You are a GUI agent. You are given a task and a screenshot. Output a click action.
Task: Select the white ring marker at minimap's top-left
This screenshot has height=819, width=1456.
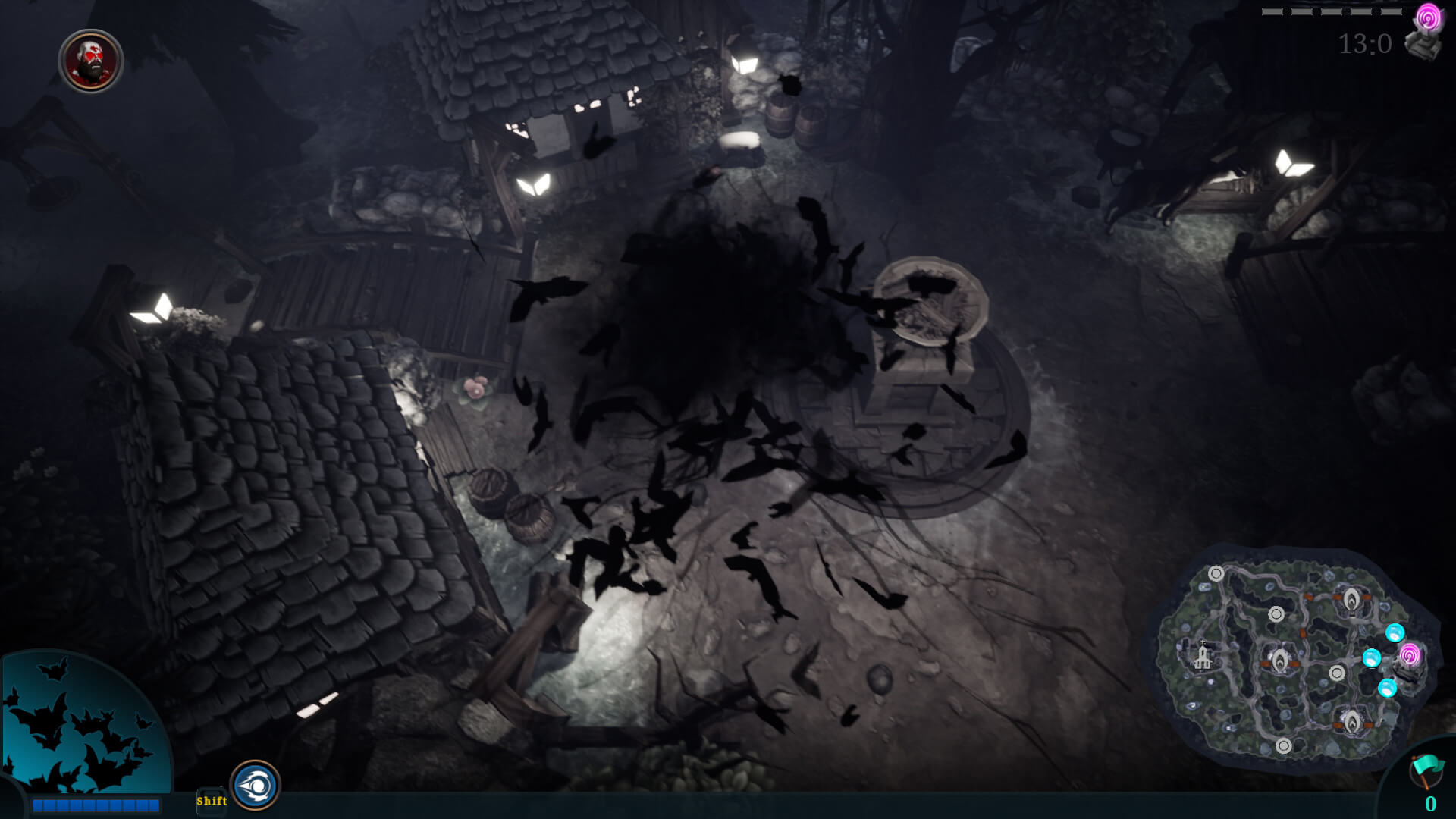click(1216, 573)
